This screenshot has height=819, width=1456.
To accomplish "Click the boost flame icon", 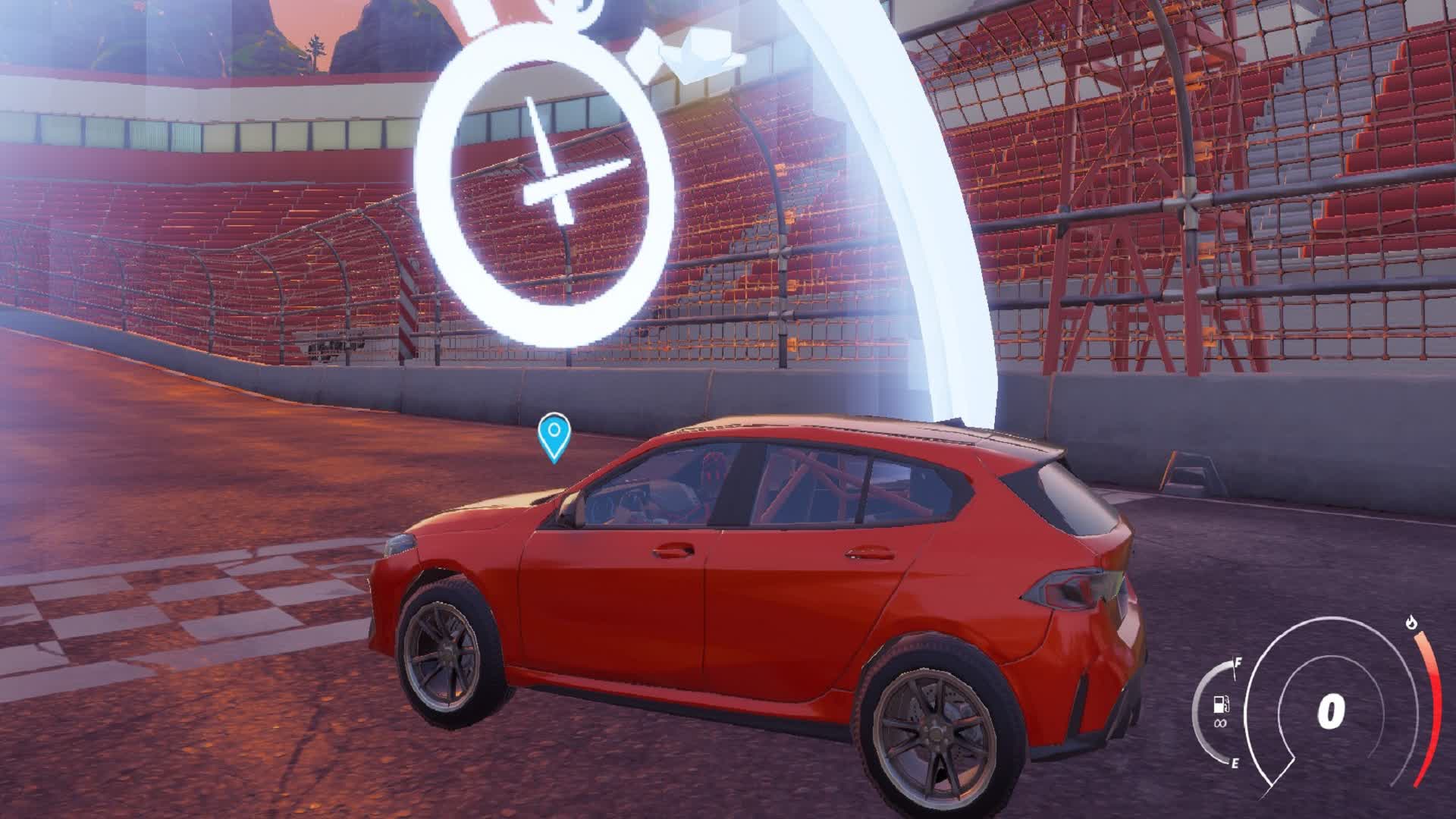I will click(1410, 623).
